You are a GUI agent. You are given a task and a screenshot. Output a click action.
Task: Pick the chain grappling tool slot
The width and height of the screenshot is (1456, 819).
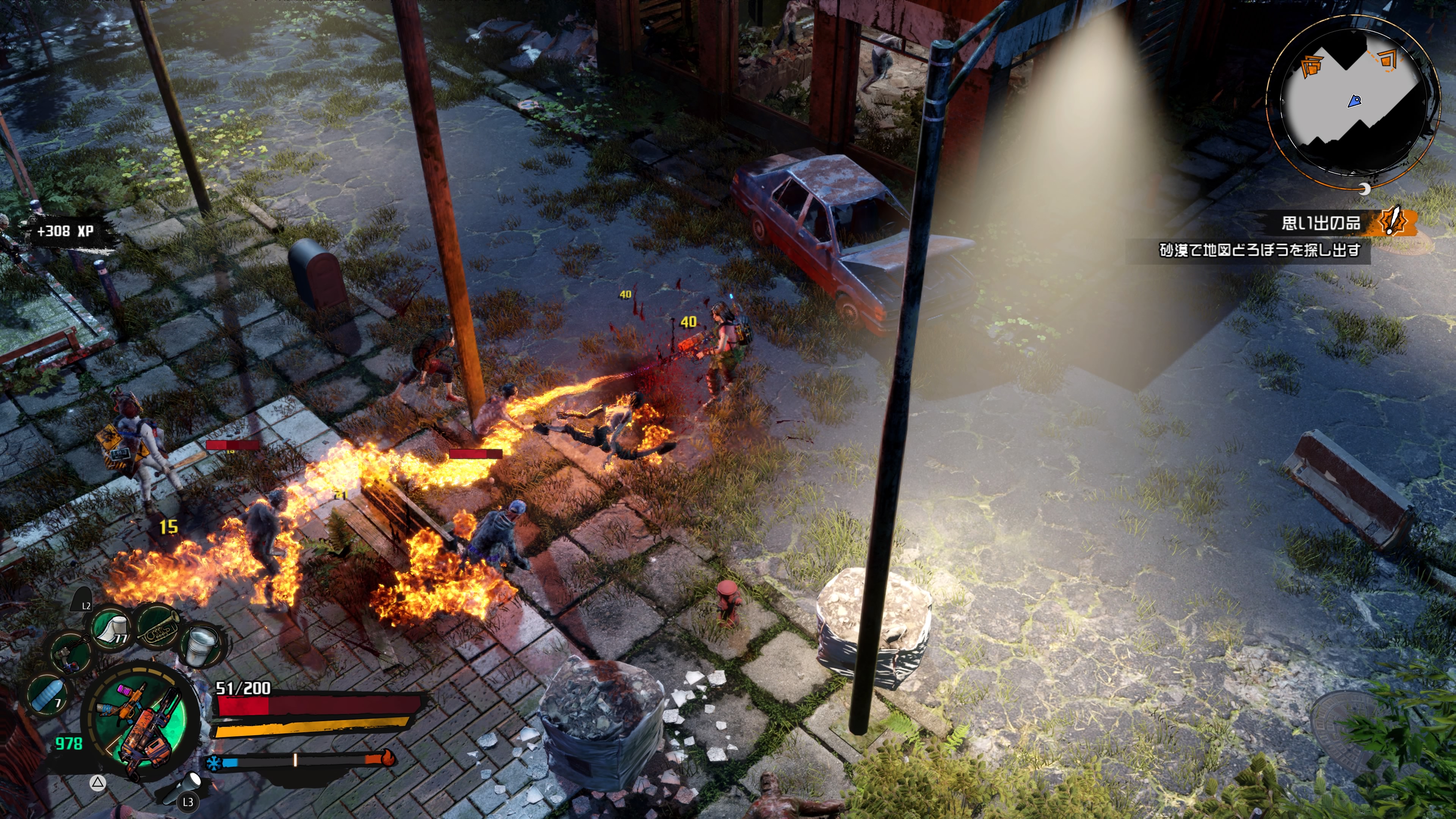71,653
